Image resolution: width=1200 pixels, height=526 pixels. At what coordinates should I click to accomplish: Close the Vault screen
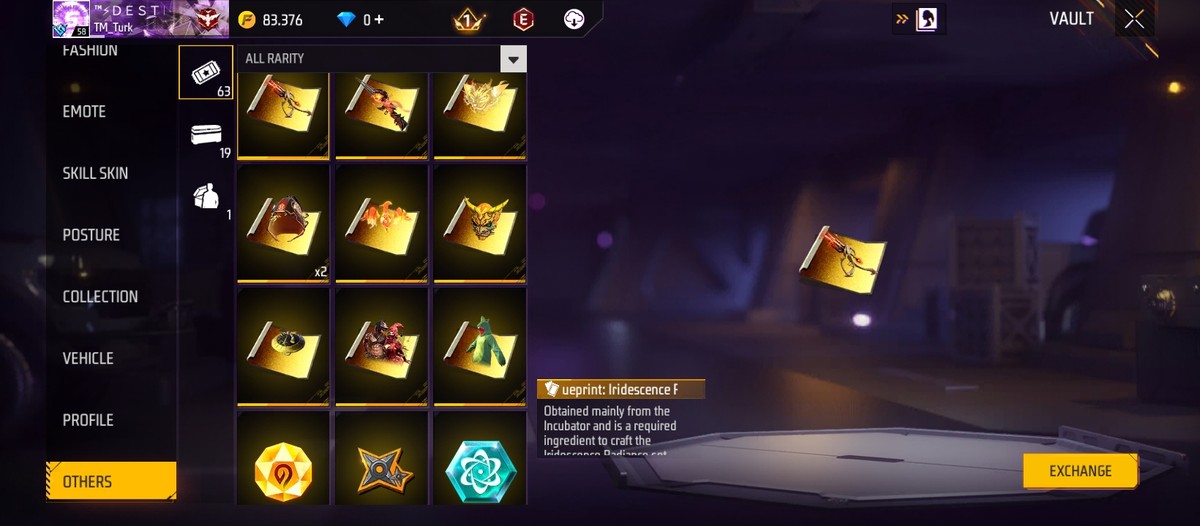pyautogui.click(x=1134, y=19)
